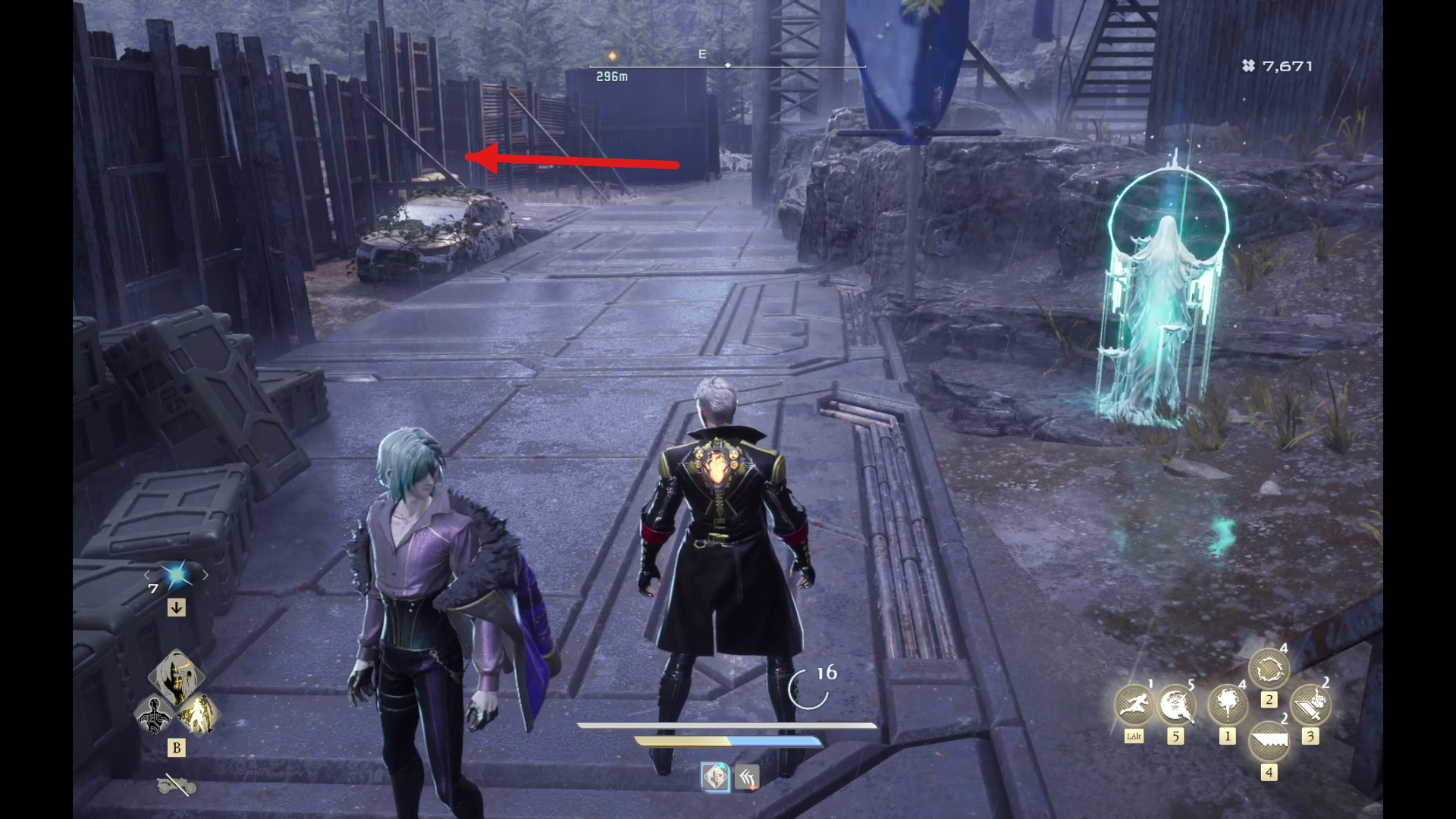
Task: Activate the running figure dash ability
Action: click(x=1134, y=704)
